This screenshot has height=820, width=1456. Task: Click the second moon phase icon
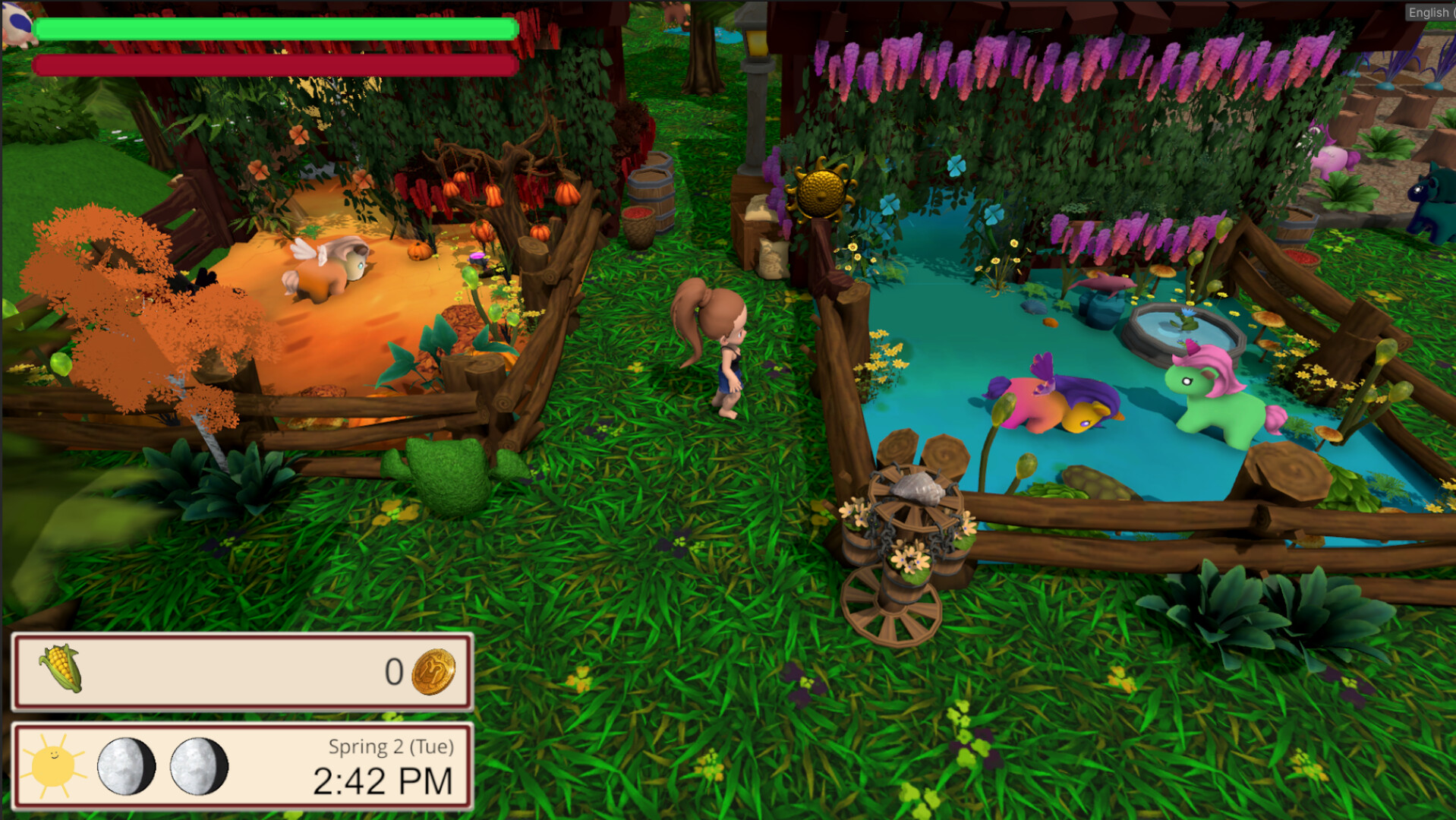coord(199,766)
